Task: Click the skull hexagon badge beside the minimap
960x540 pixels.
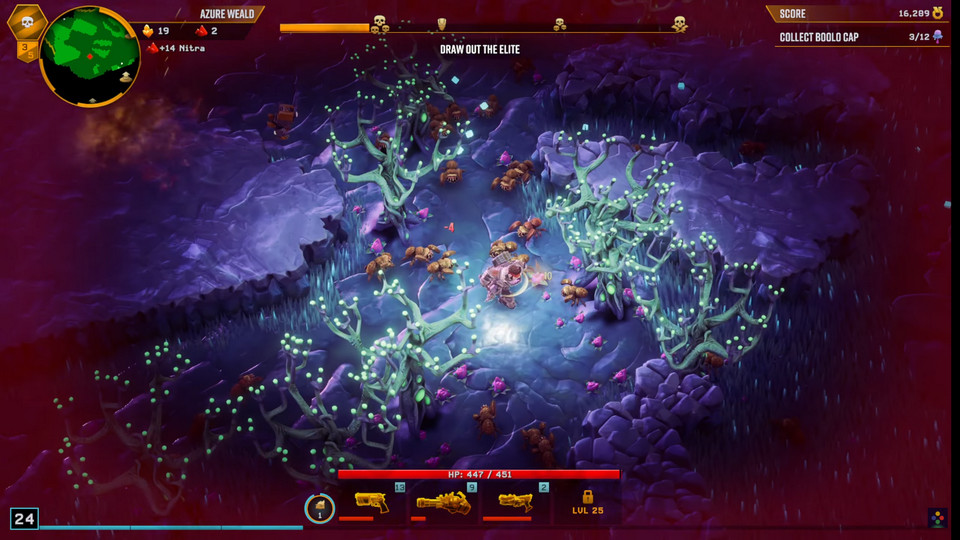Action: (x=27, y=22)
